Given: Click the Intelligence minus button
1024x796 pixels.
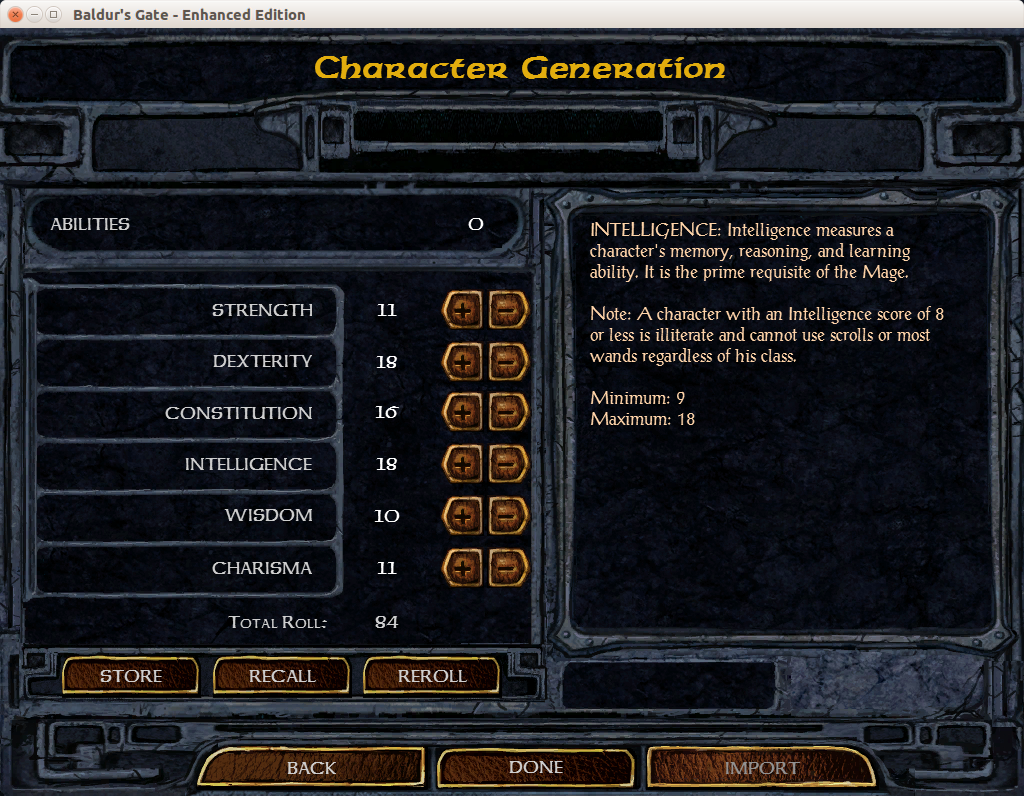Looking at the screenshot, I should pos(508,464).
